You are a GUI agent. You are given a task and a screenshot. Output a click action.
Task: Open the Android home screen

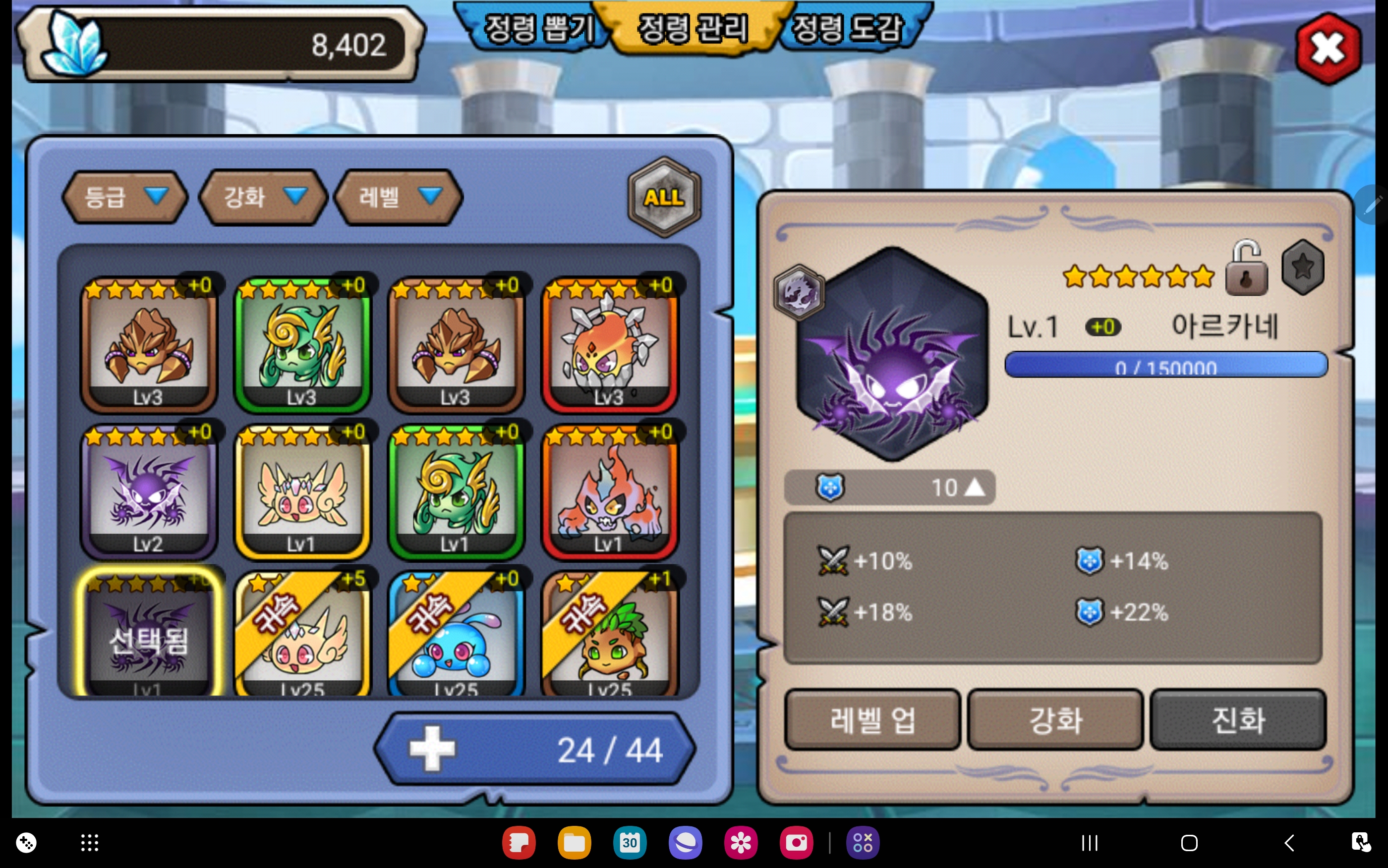(x=1189, y=843)
